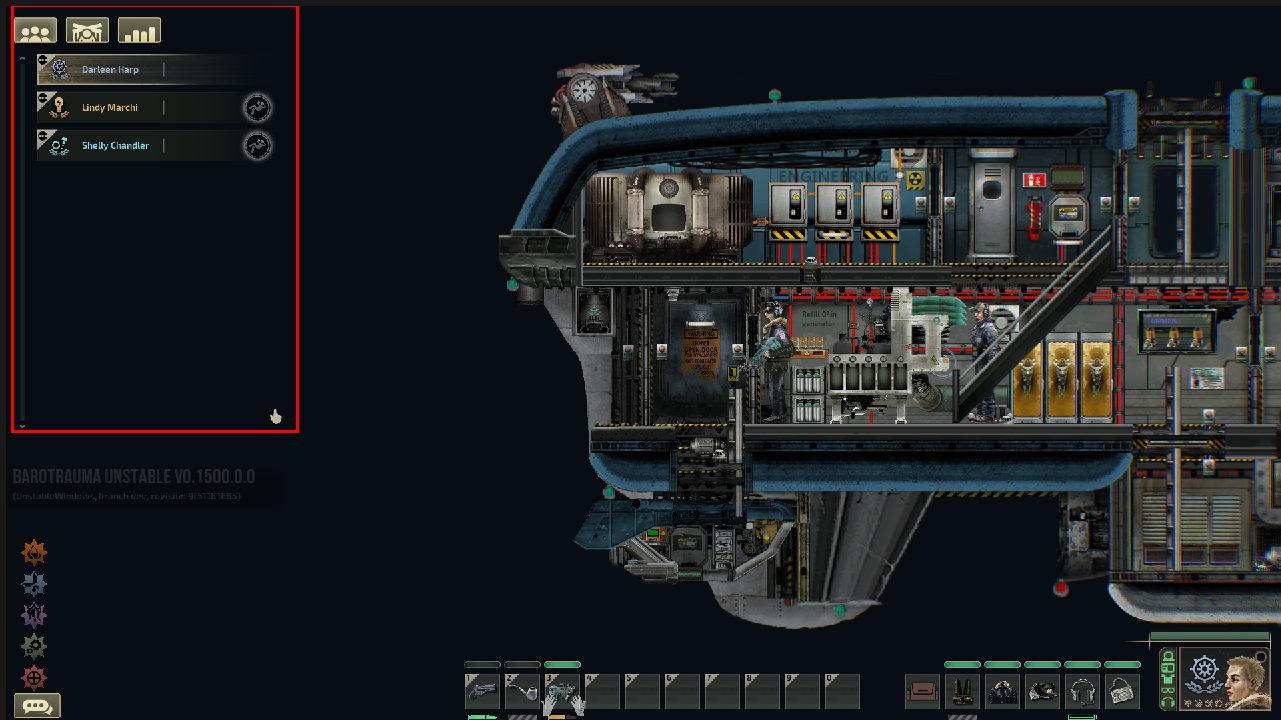Viewport: 1281px width, 720px height.
Task: Select the handheld tool in hotbar slot 3
Action: [562, 691]
